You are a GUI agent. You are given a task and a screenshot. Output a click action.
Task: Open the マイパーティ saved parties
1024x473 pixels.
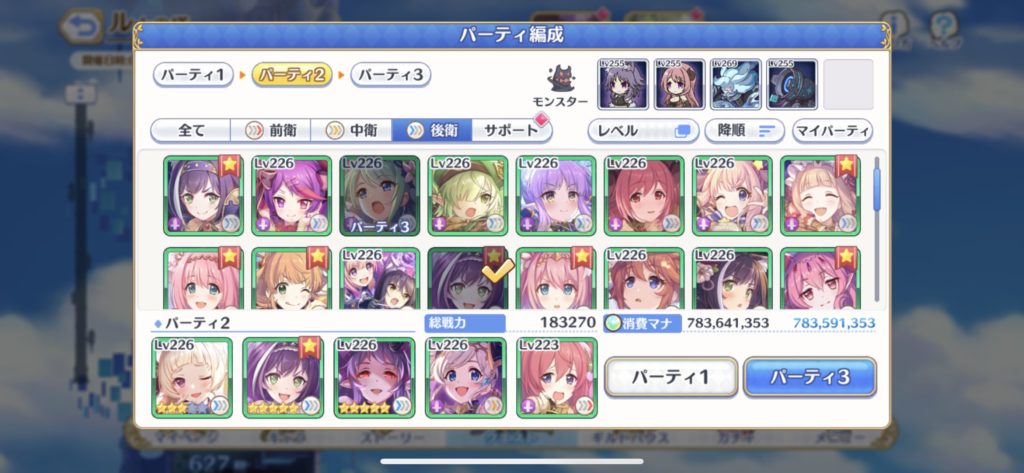pyautogui.click(x=832, y=131)
